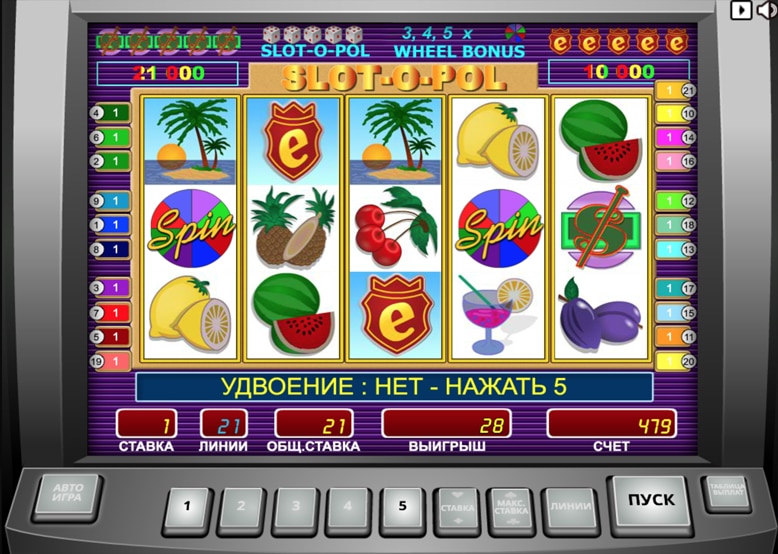Choose the button labeled 2
Viewport: 778px width, 554px height.
pos(242,506)
